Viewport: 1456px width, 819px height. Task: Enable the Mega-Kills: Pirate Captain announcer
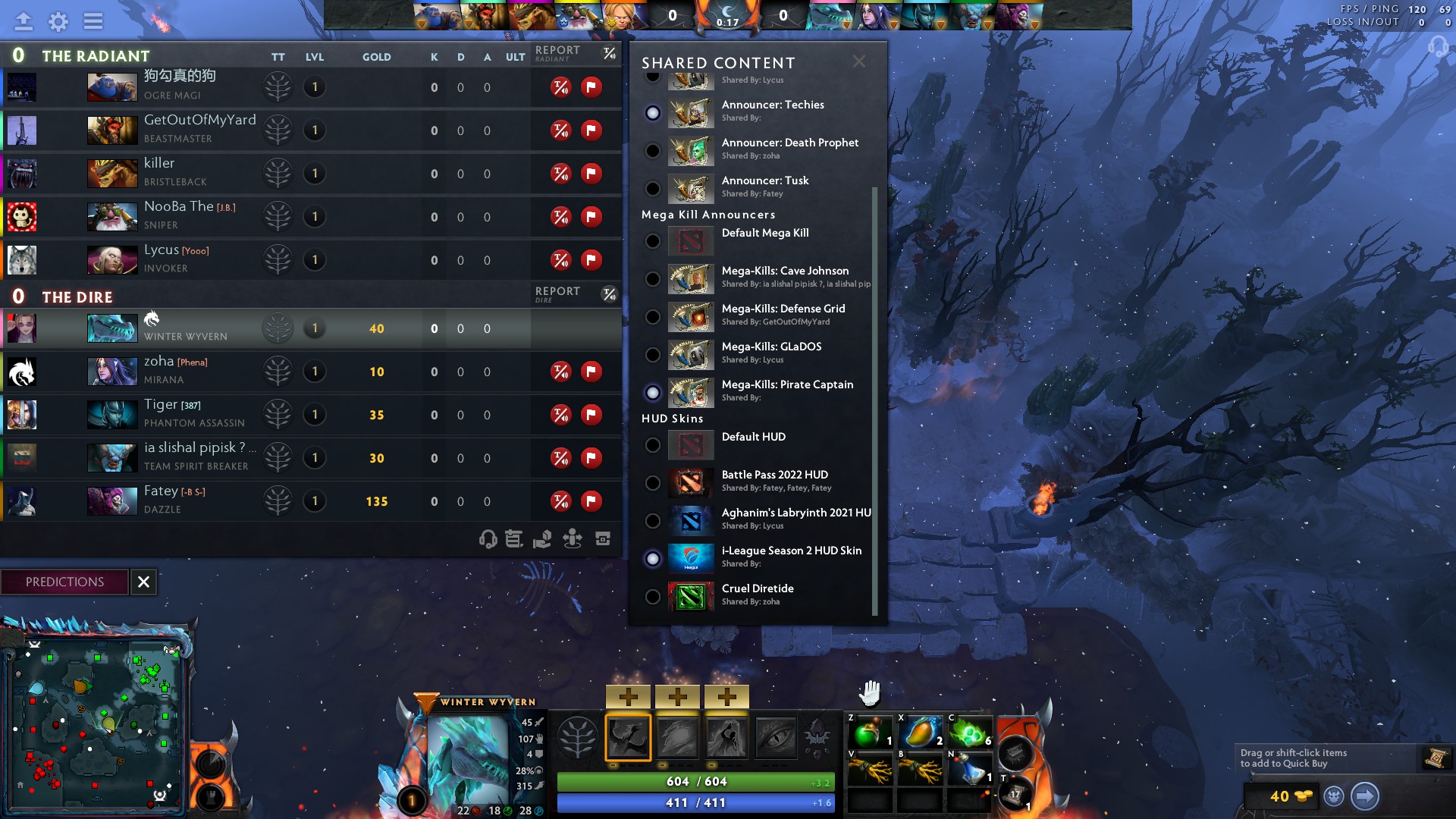tap(652, 393)
